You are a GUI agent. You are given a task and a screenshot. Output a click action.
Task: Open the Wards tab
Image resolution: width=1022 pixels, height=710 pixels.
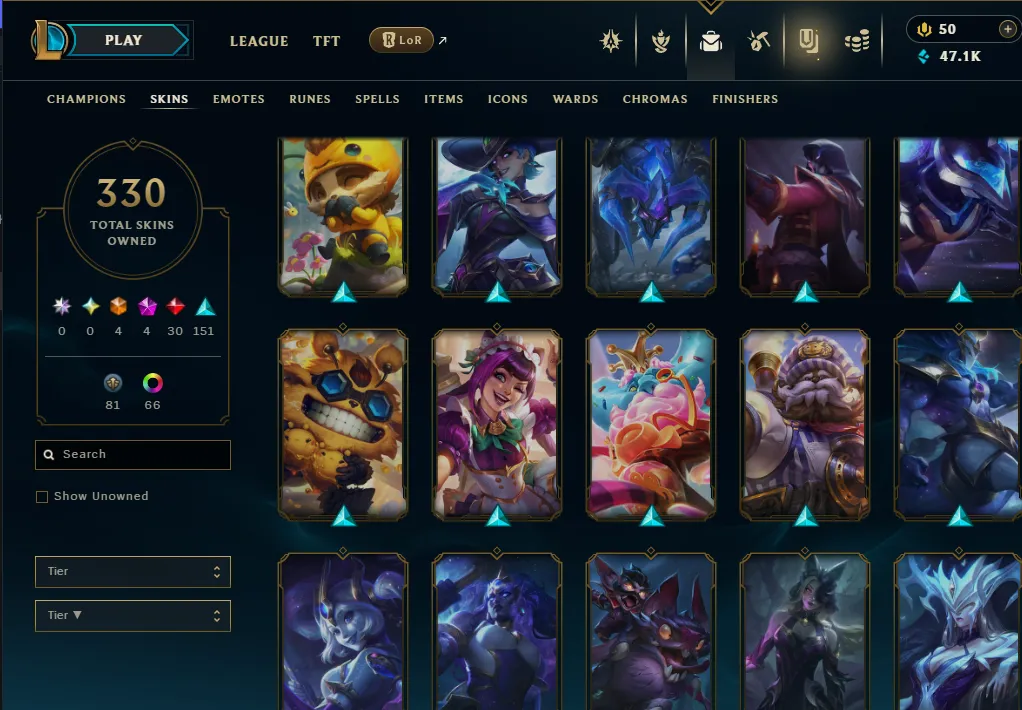point(575,99)
